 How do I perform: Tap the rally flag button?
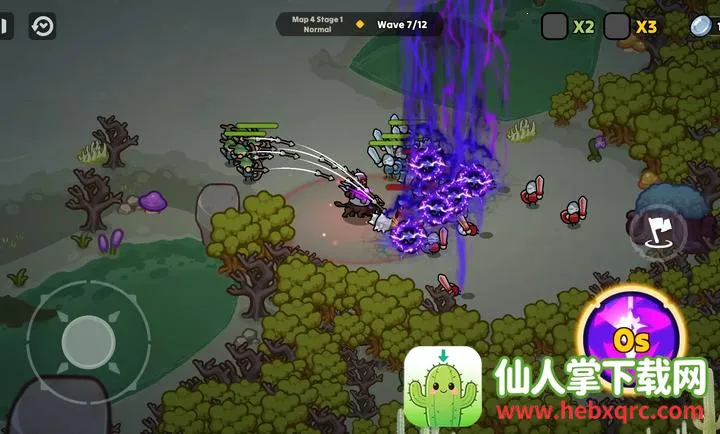point(657,230)
